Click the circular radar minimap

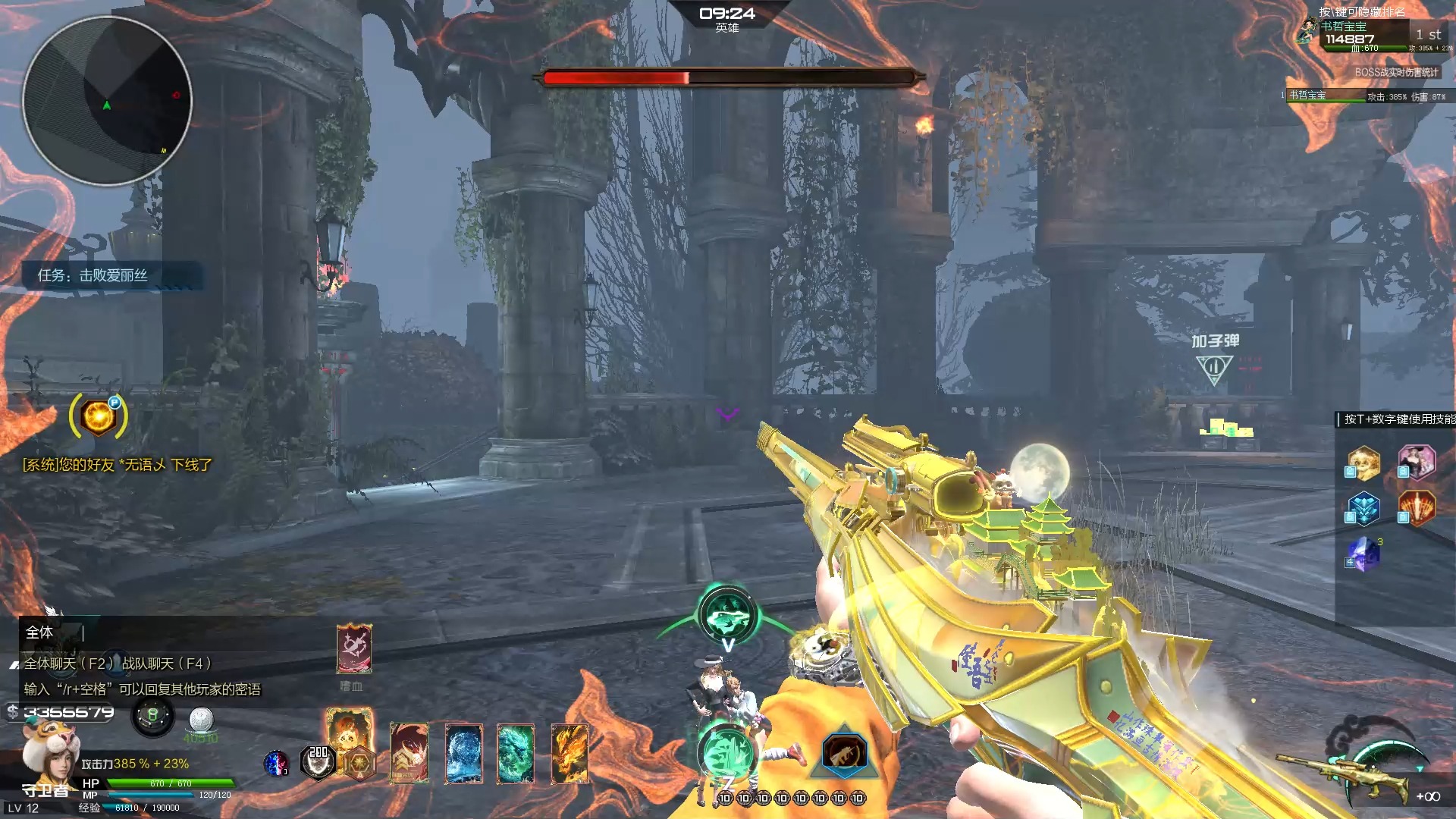[x=107, y=101]
